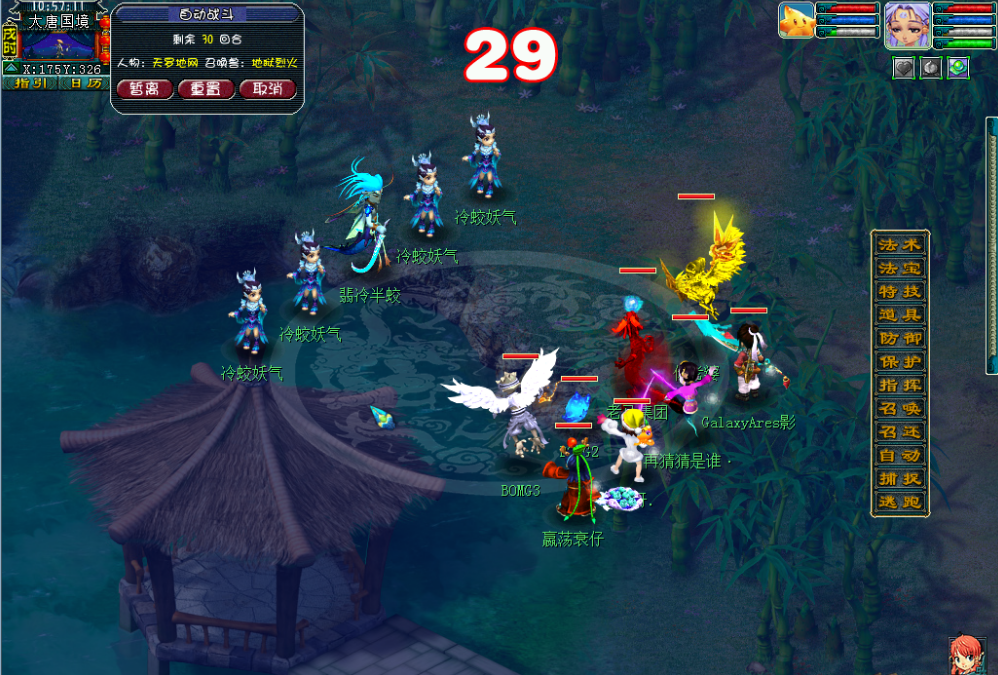
Task: Choose 召唤 (summon) from the battle menu
Action: tap(901, 408)
